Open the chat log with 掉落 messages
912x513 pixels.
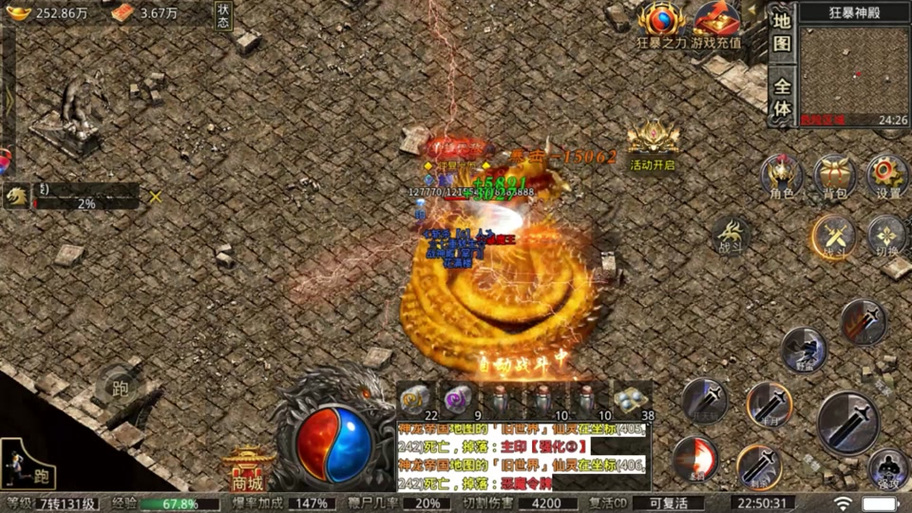pos(522,457)
